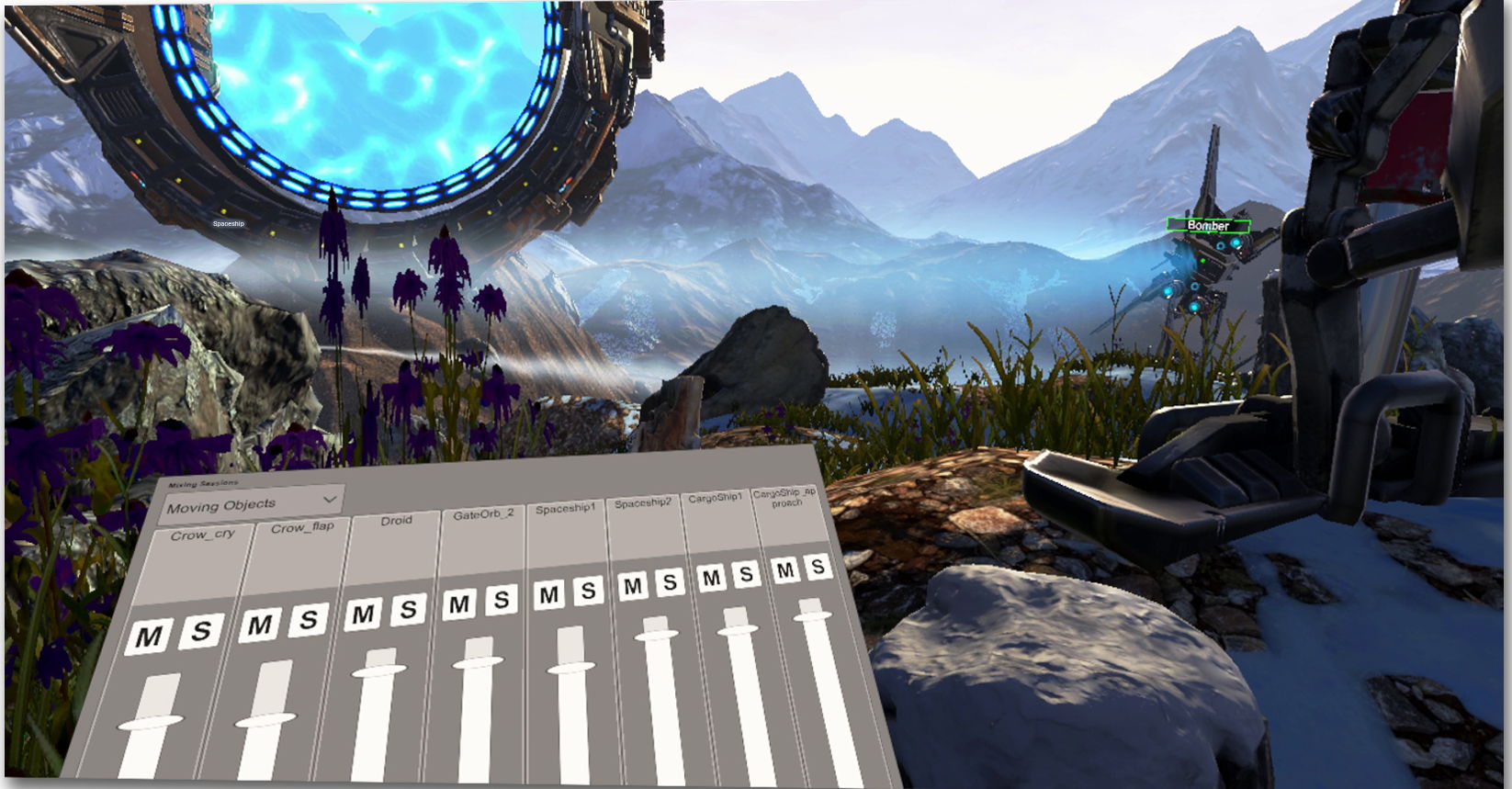
Task: Mute the CargoShip1 channel
Action: pyautogui.click(x=709, y=579)
